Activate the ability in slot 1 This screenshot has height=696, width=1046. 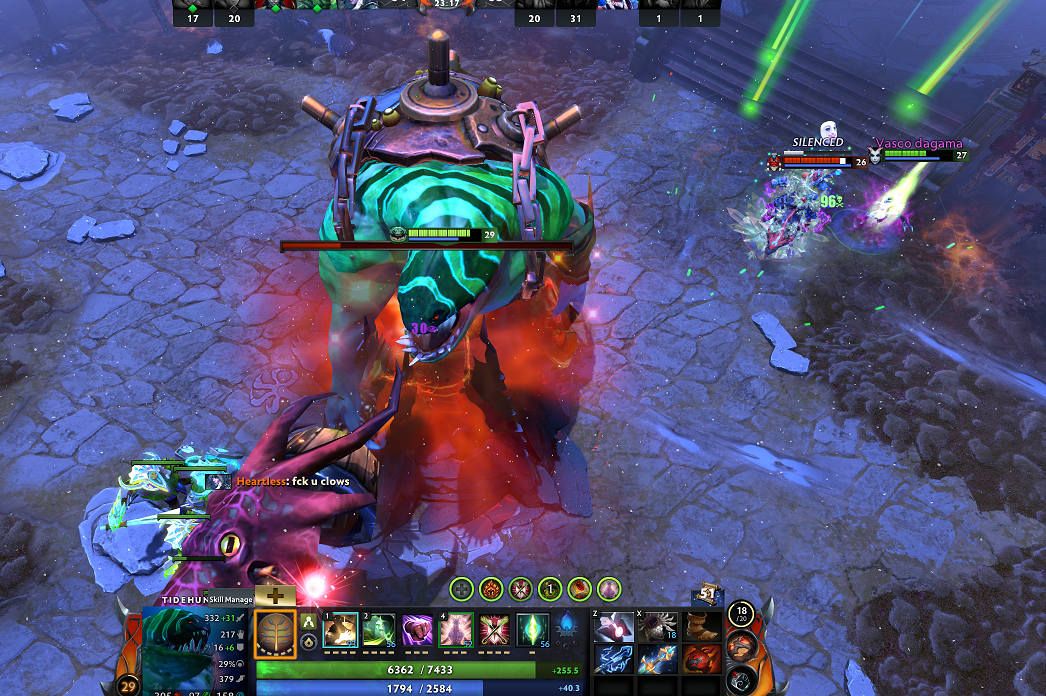tap(340, 631)
